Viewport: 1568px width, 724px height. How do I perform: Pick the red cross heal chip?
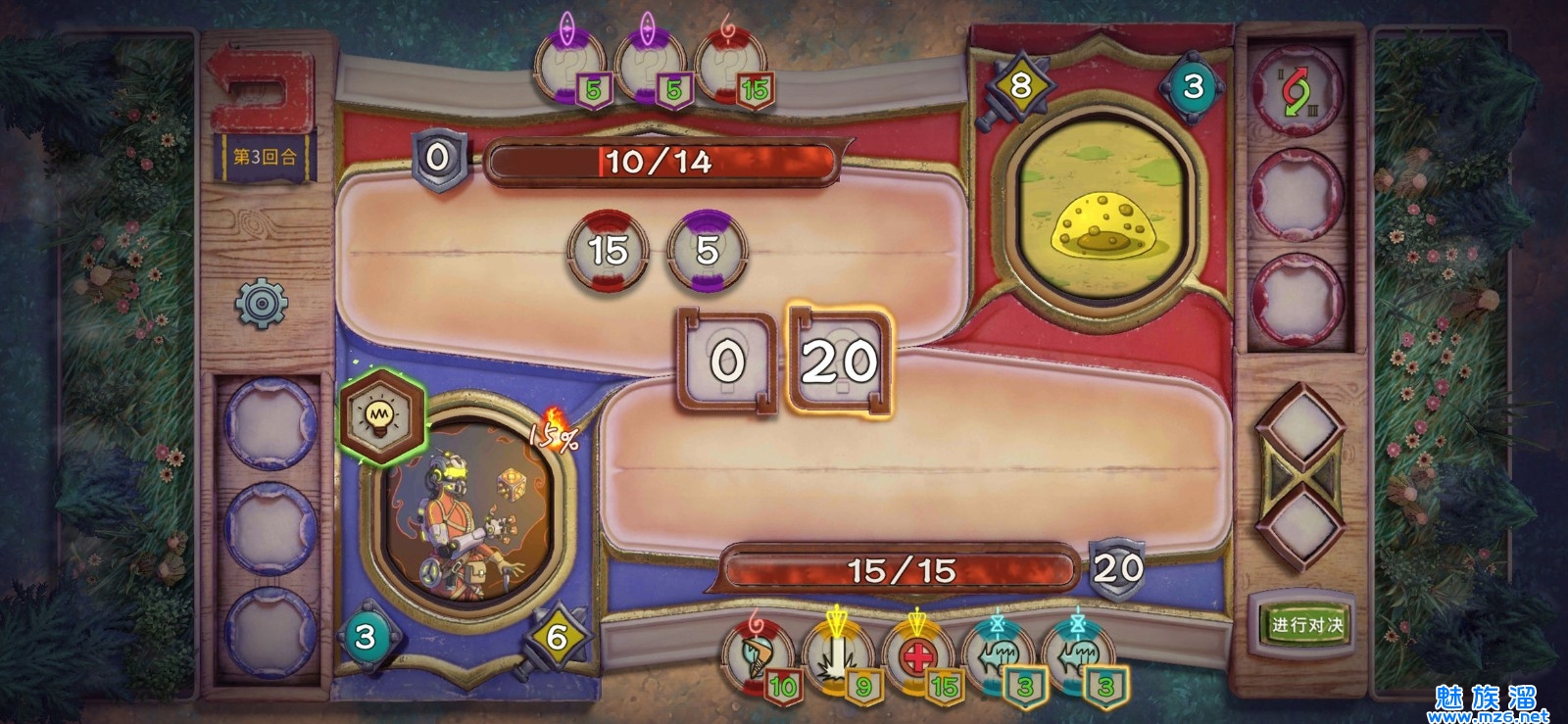(918, 654)
